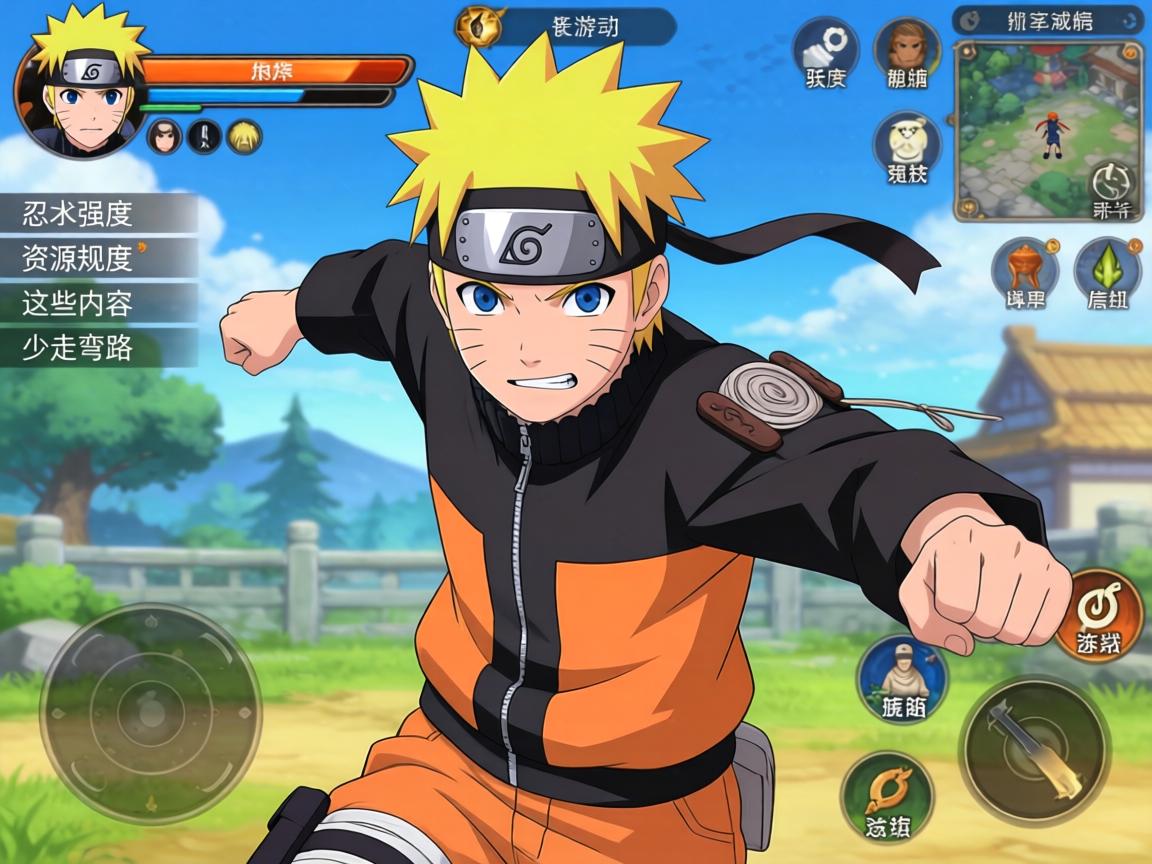Choose the 这些内容 menu entry

click(98, 303)
